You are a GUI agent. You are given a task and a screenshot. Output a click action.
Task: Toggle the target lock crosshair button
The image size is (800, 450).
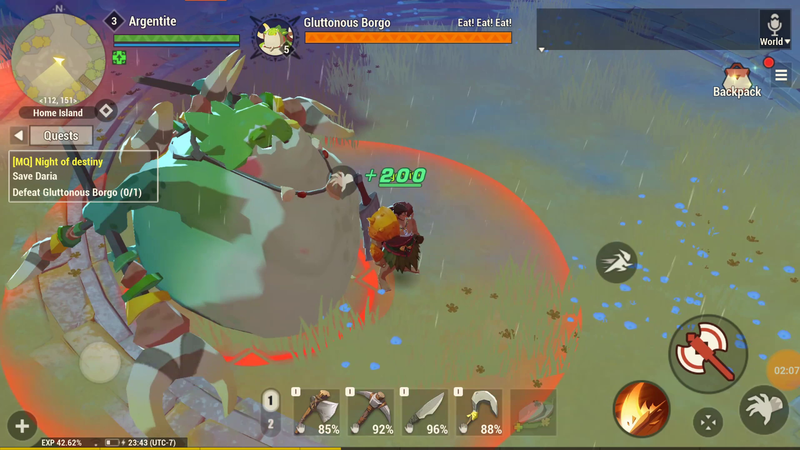[708, 422]
